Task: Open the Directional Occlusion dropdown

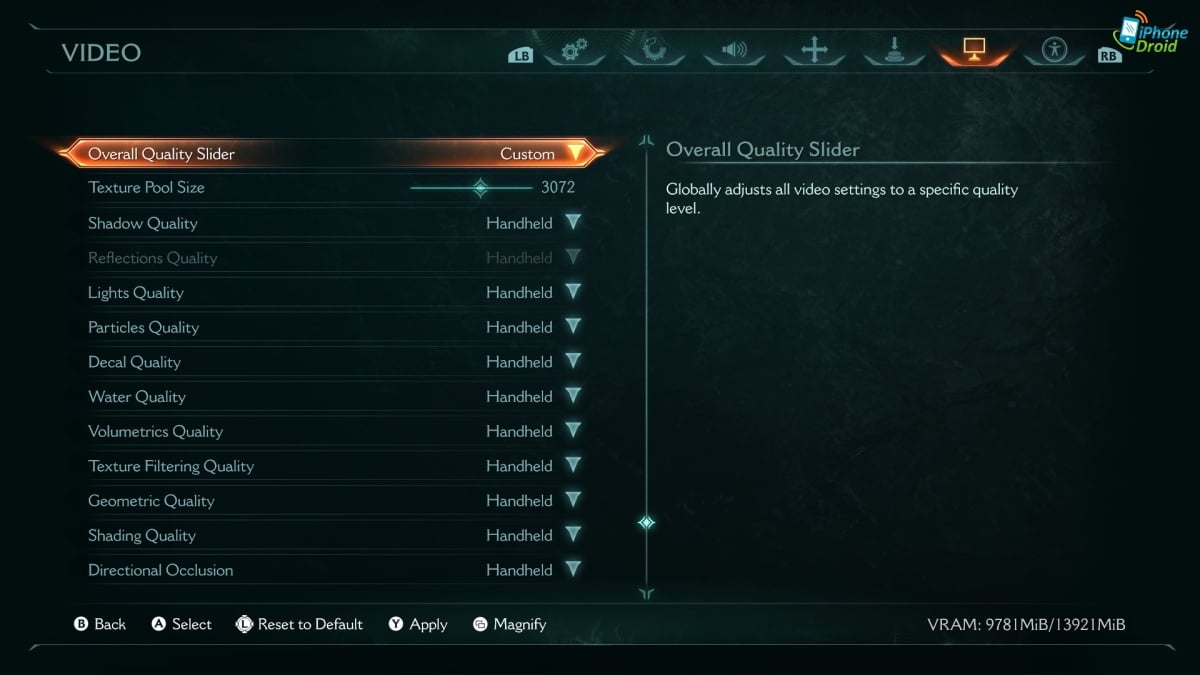Action: coord(573,570)
